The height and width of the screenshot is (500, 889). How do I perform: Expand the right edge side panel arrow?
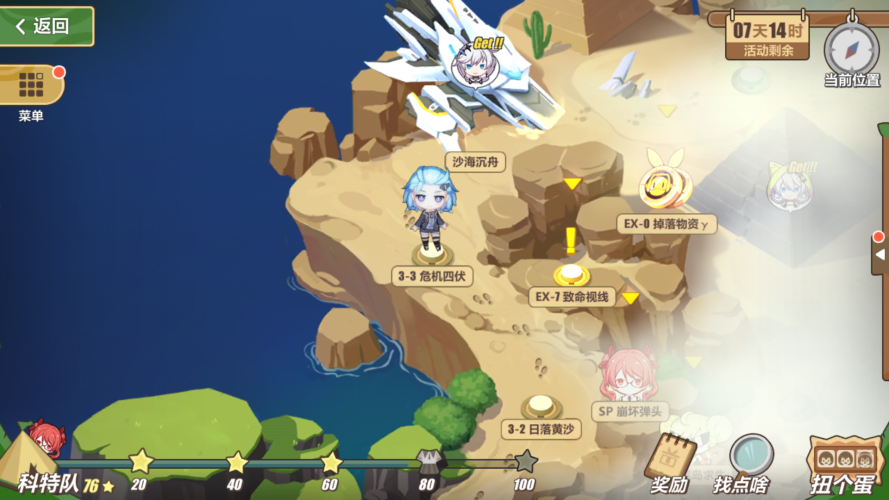879,254
